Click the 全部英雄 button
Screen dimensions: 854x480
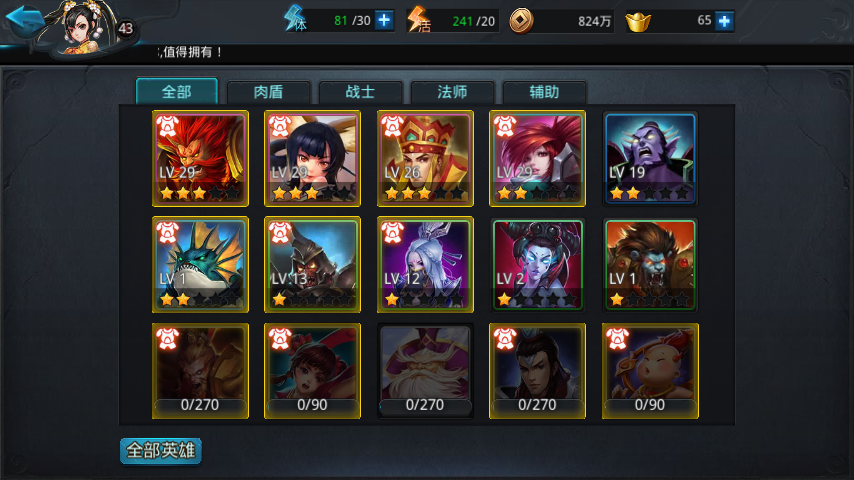click(160, 451)
